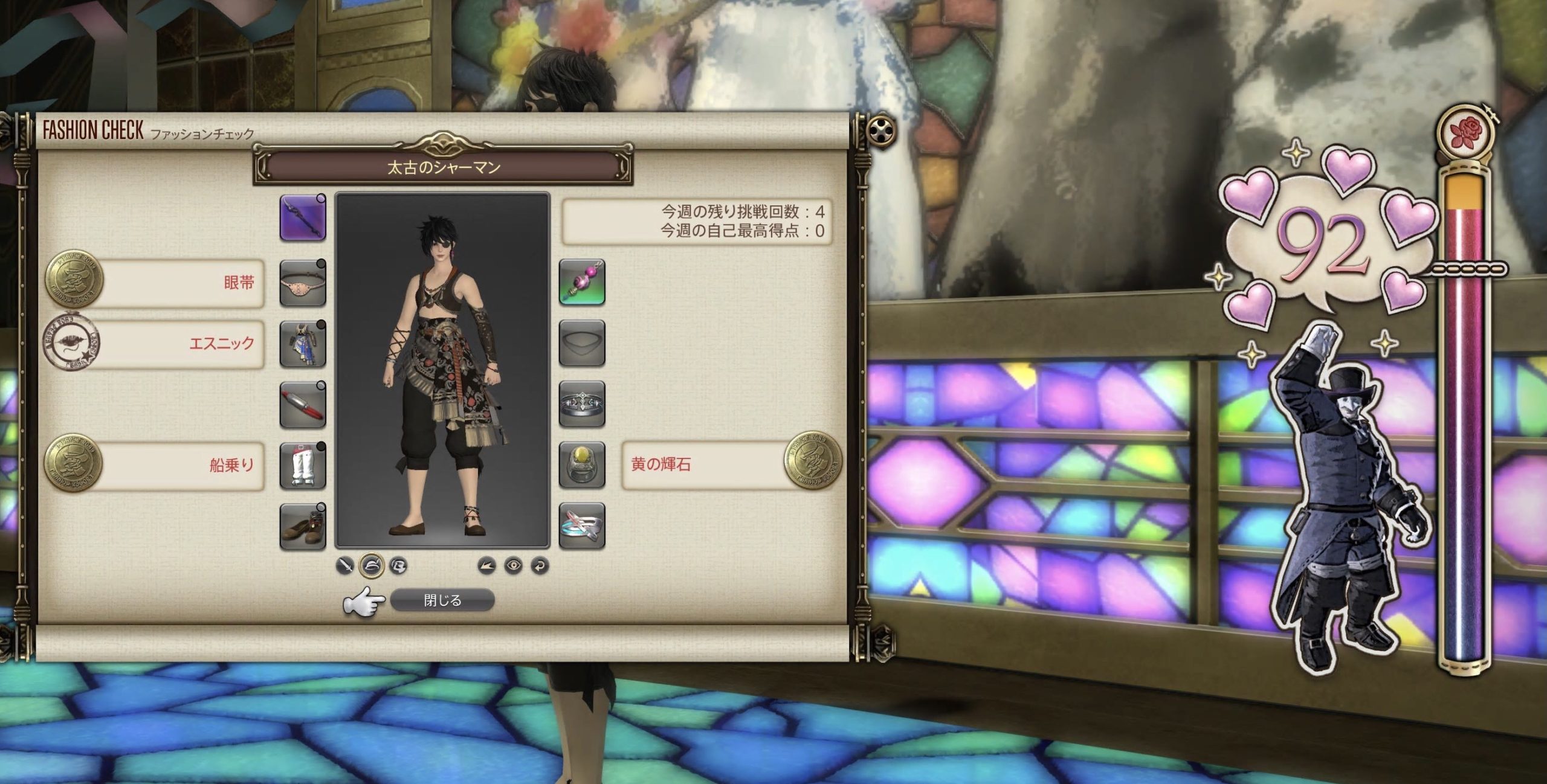Toggle visor with the helmet profile icon
Screen dimensions: 1547x784
[399, 565]
